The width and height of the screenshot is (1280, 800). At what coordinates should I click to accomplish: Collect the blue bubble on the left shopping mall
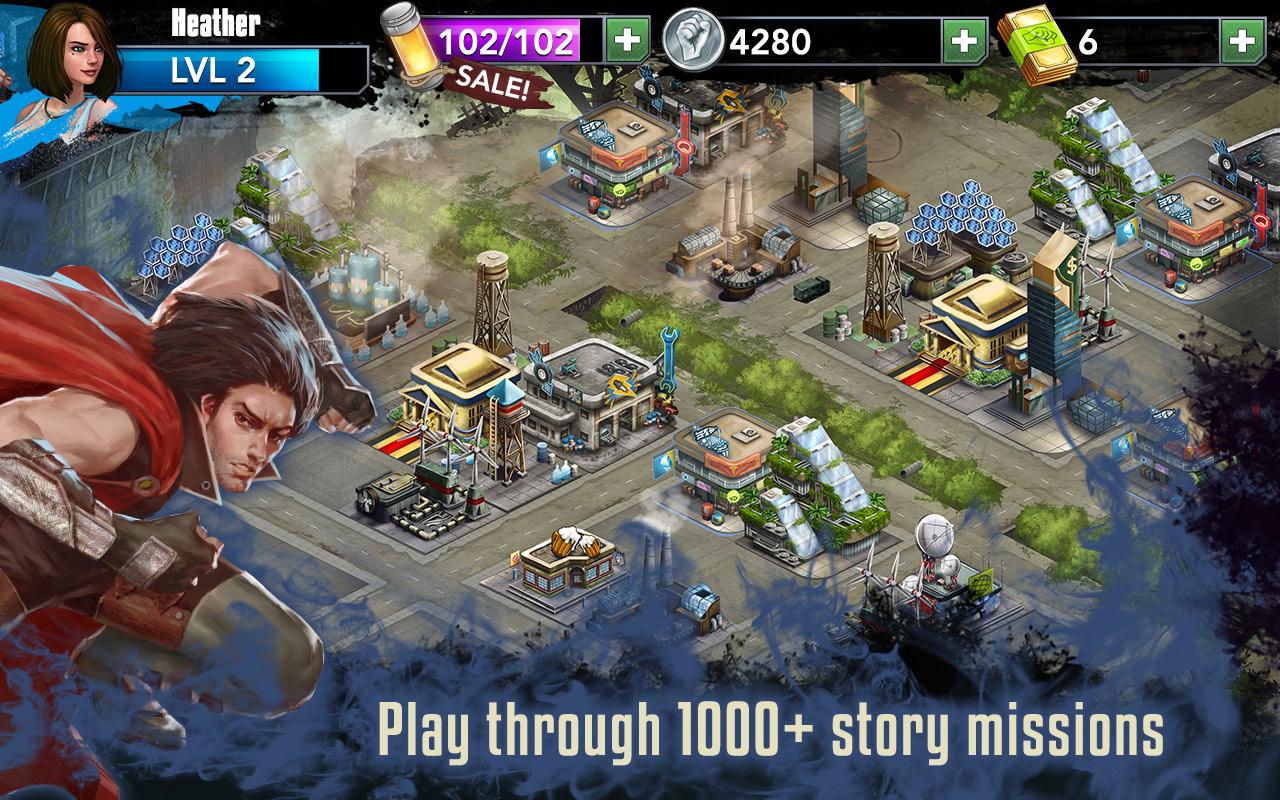[x=551, y=155]
